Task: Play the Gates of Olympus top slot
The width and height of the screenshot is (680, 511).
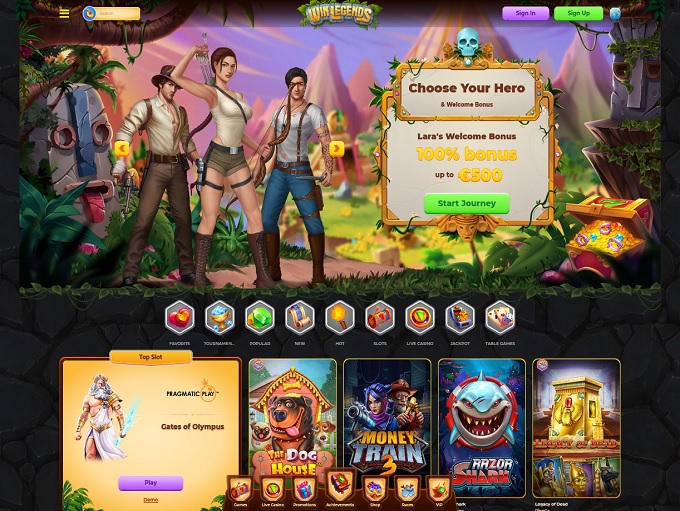Action: (151, 483)
